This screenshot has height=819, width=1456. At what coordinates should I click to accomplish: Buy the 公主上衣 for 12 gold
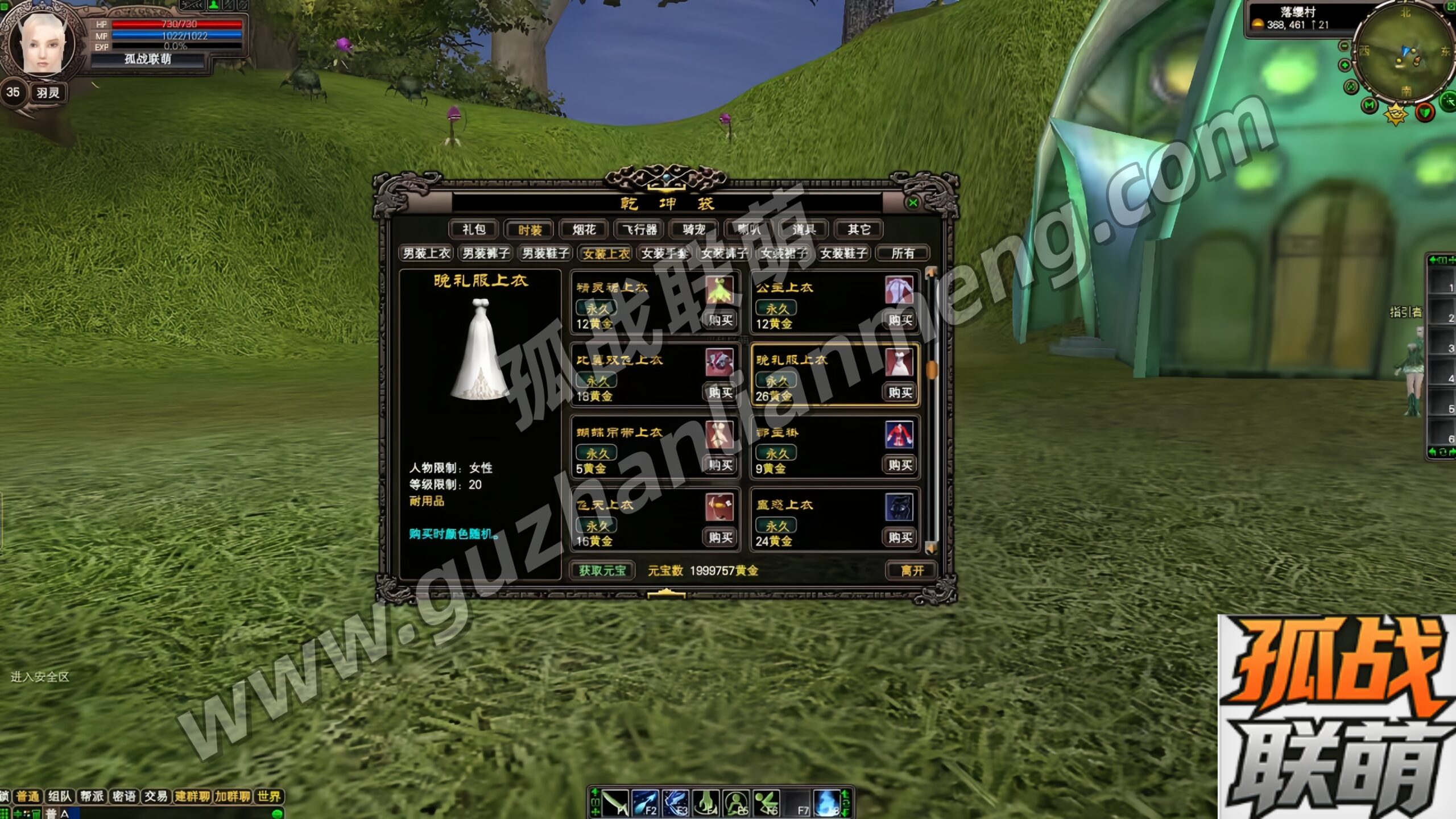click(900, 320)
